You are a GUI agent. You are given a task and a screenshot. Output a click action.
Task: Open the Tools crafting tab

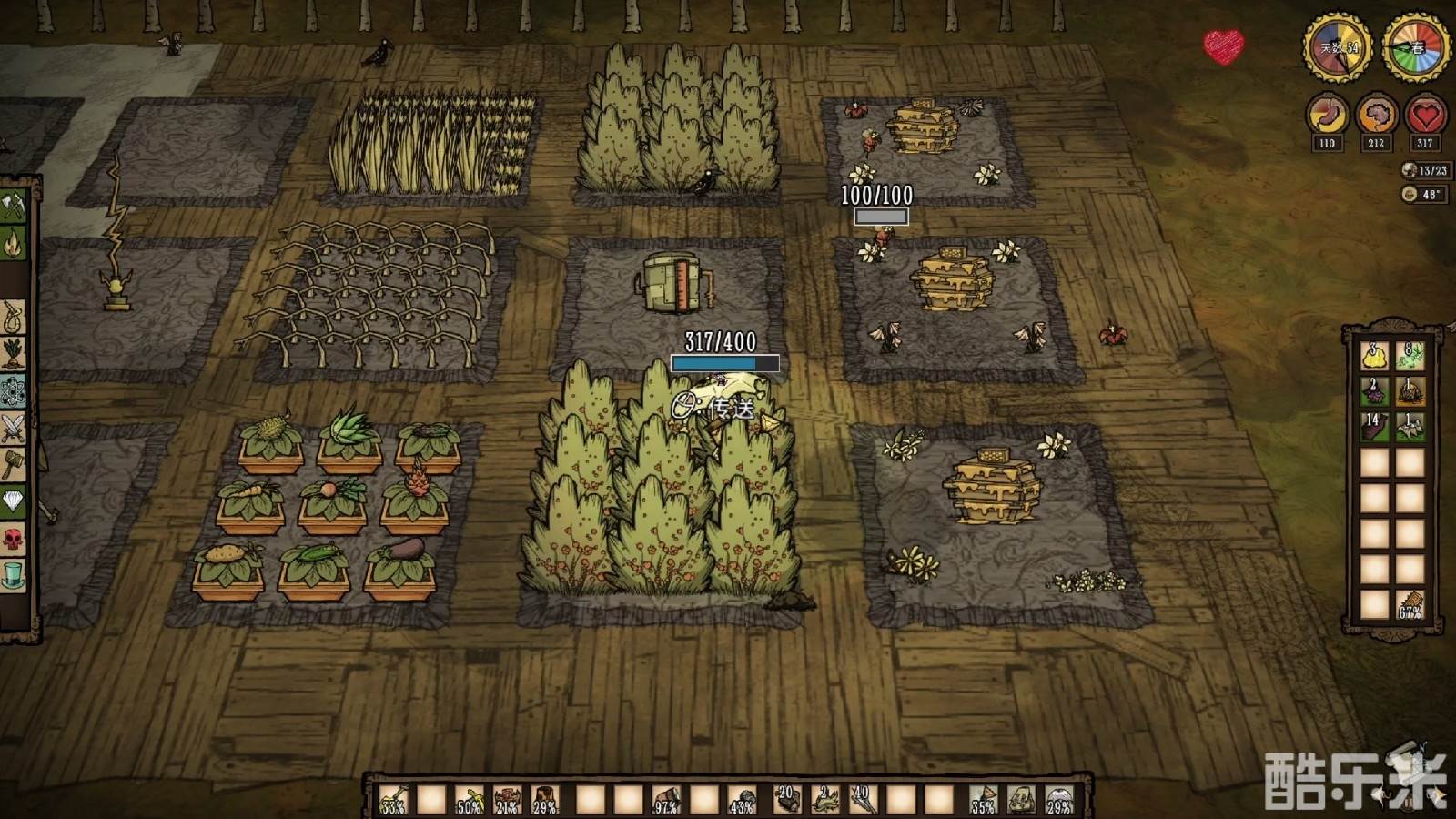(13, 206)
